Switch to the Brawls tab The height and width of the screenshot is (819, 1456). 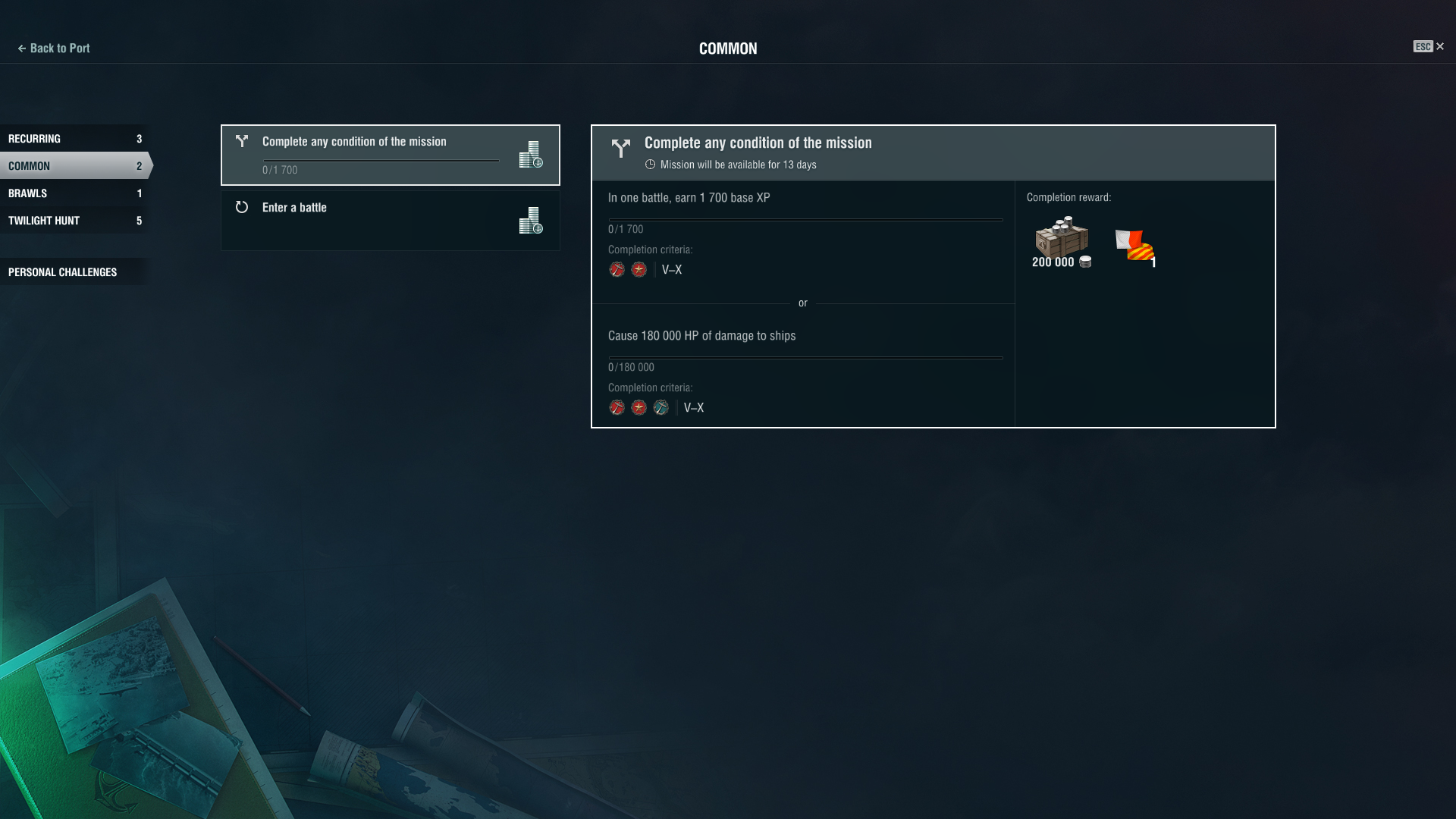pos(74,193)
